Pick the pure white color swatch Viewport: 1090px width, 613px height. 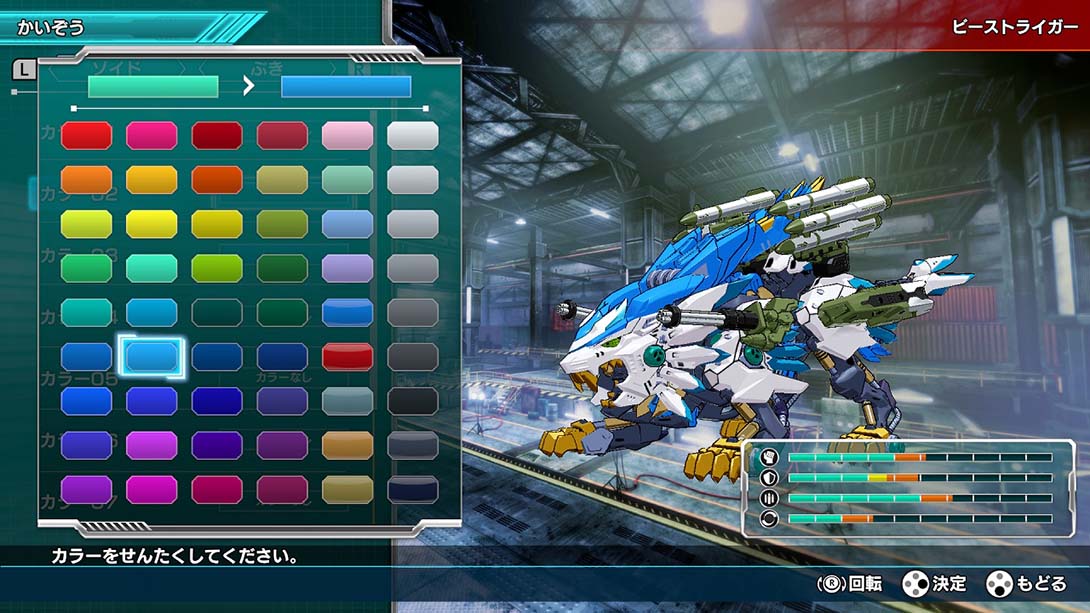pos(412,136)
